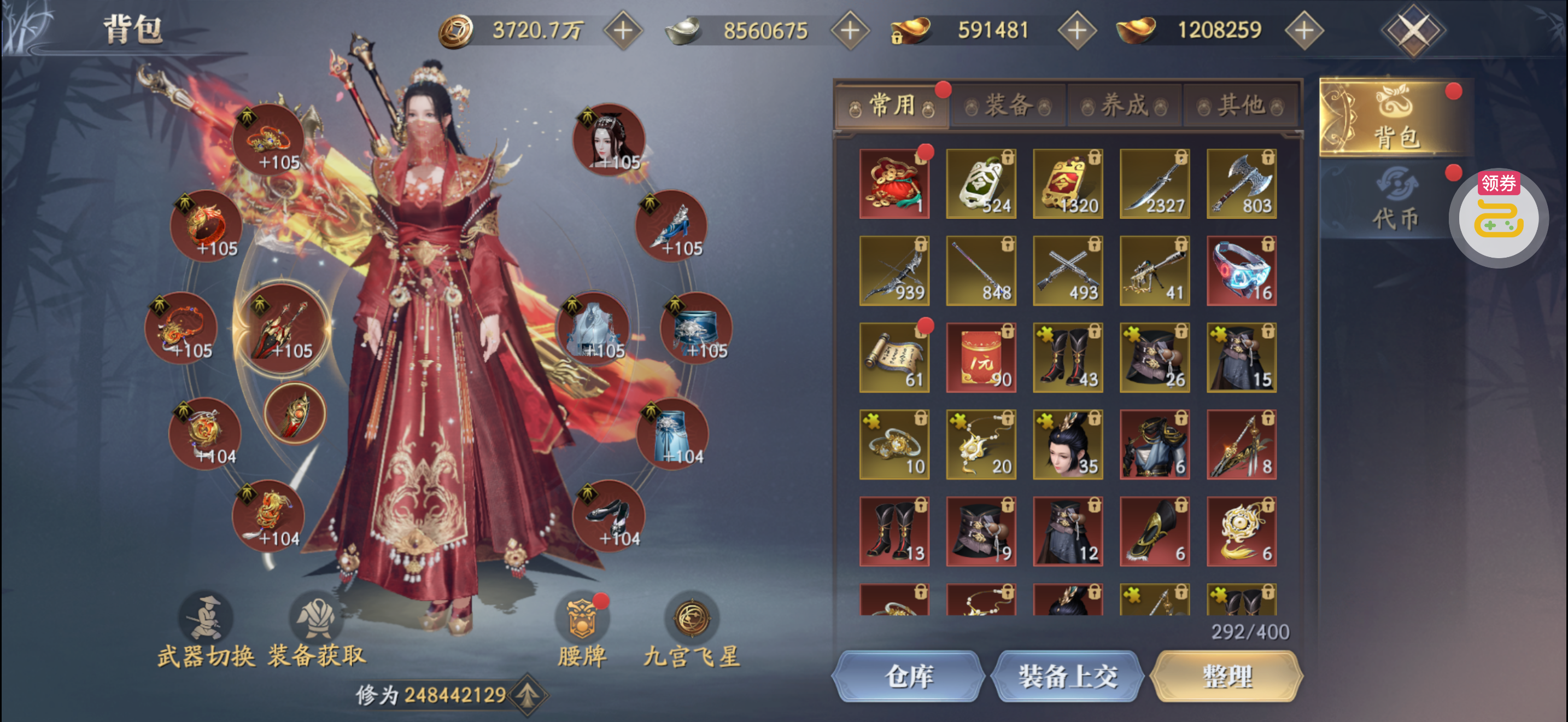Add more copper coins with plus button
1568x722 pixels.
click(x=623, y=31)
